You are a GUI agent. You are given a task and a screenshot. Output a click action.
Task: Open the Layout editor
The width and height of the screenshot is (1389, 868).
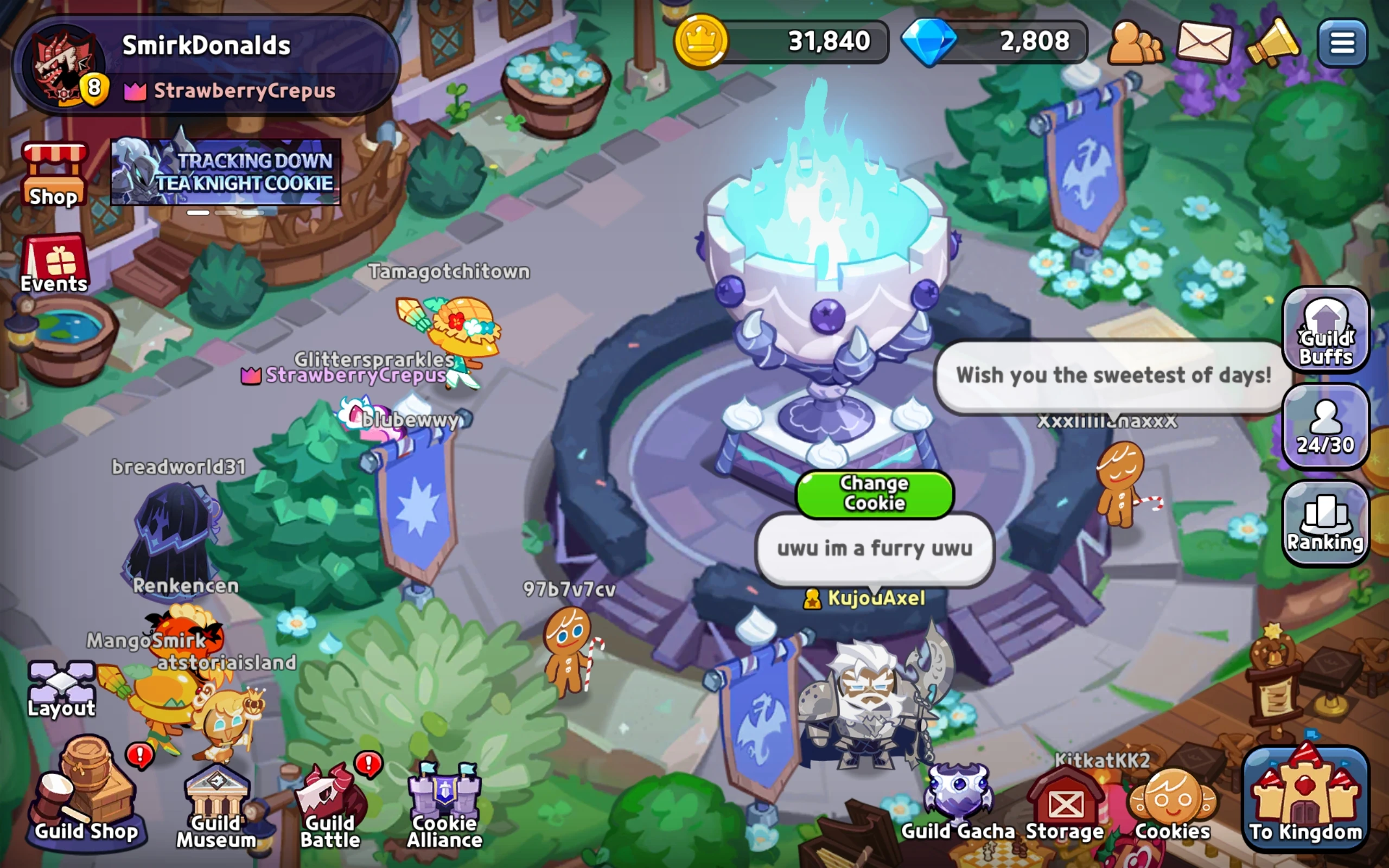[61, 683]
